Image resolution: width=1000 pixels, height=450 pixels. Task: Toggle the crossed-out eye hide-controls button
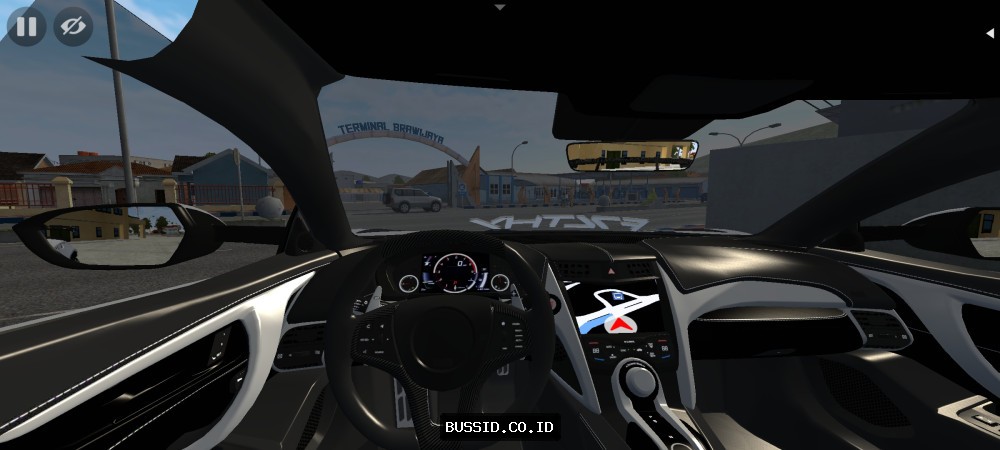click(x=72, y=26)
